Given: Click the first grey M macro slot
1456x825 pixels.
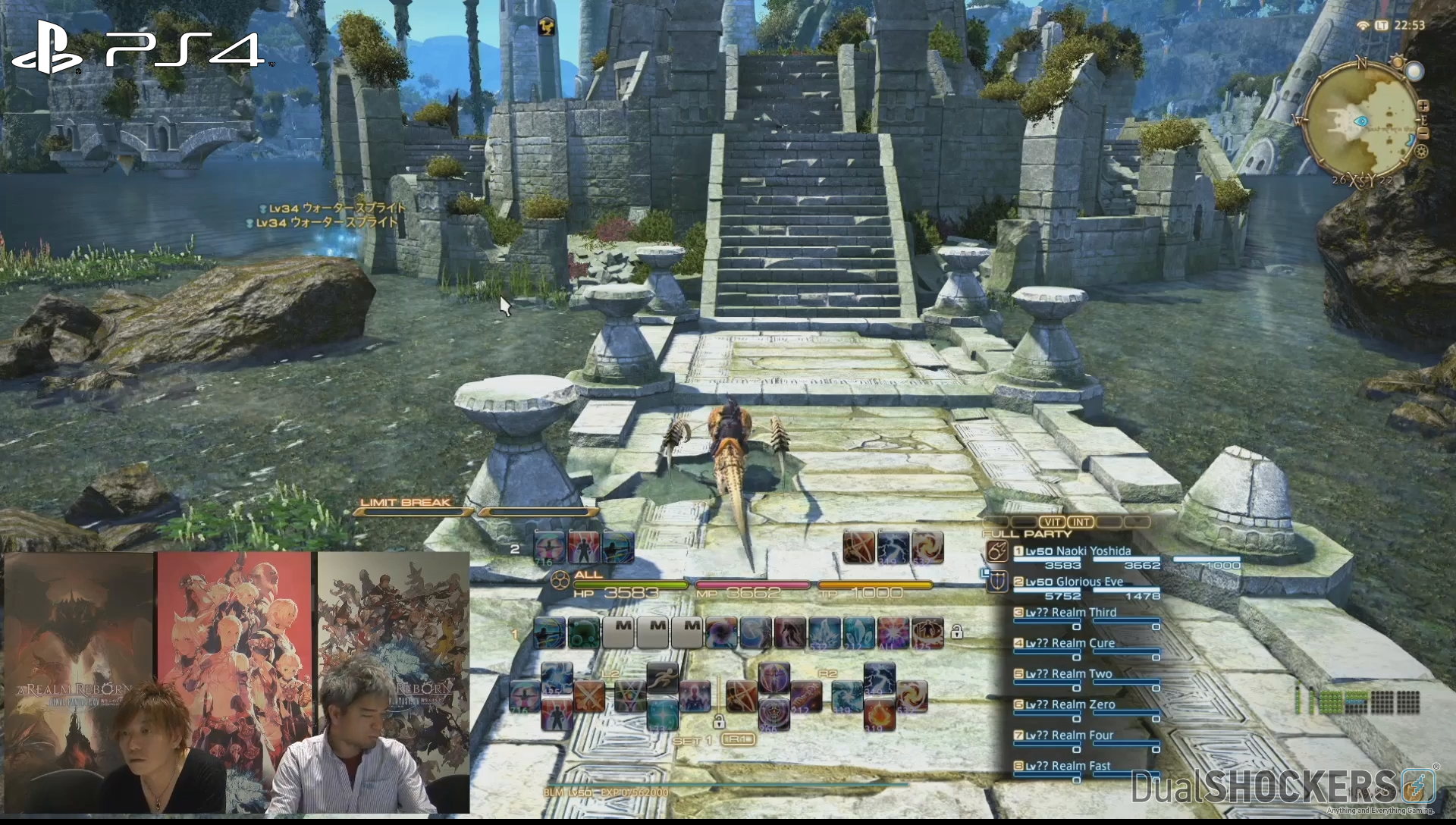Looking at the screenshot, I should coord(619,633).
